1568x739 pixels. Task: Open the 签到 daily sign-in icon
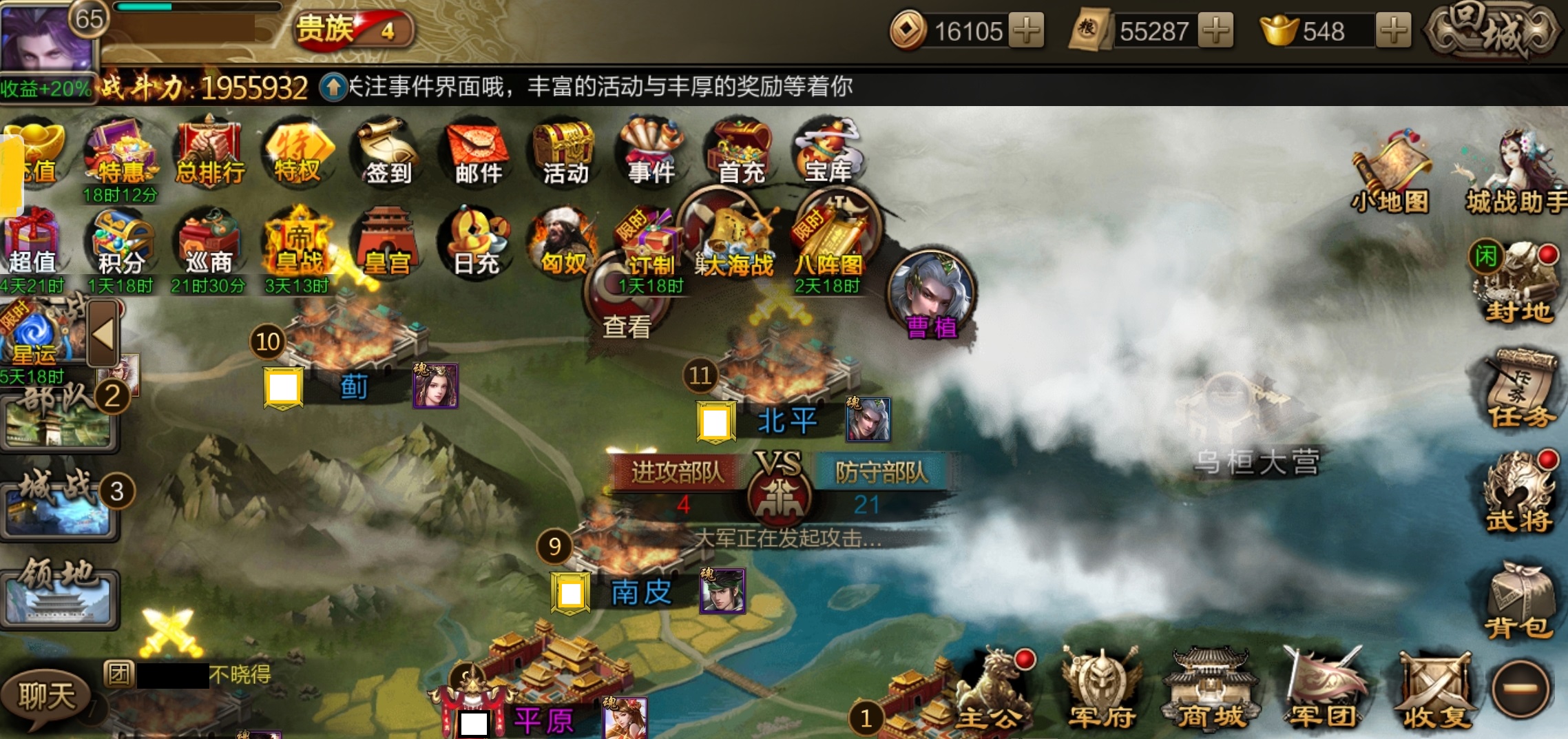[388, 153]
